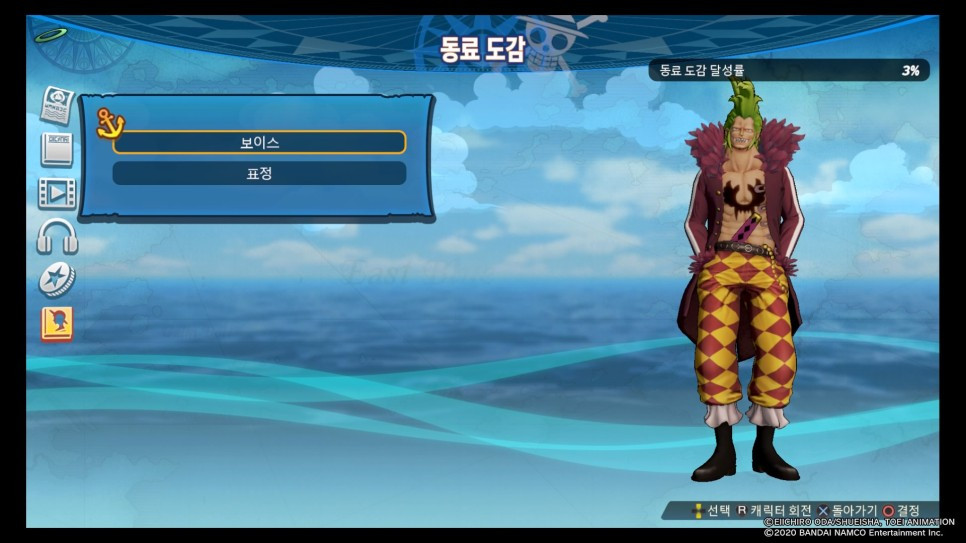Open the newspaper gallery category
Screen dimensions: 966x543
pyautogui.click(x=57, y=104)
